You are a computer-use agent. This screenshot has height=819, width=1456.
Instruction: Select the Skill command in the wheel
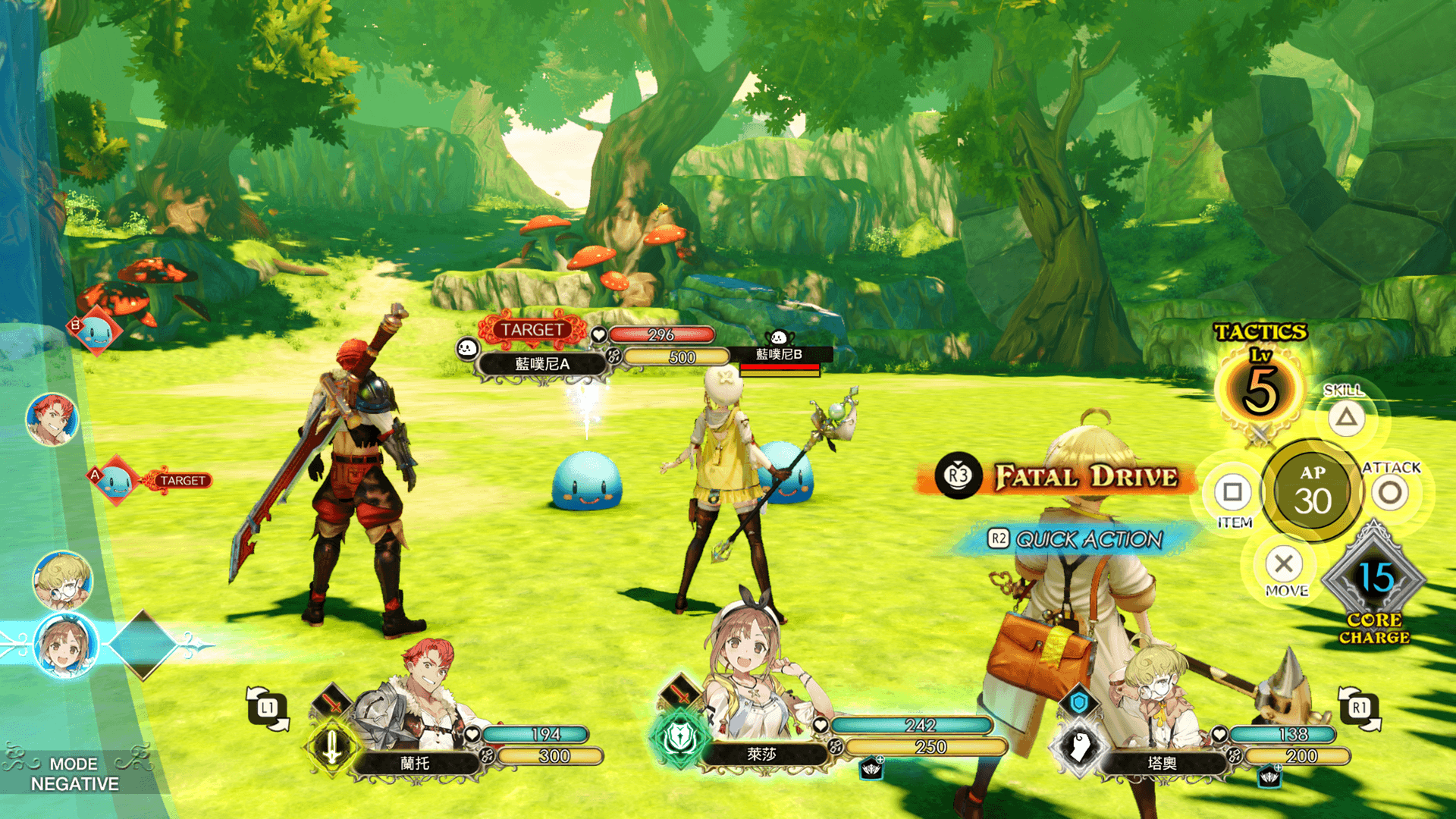pos(1346,418)
